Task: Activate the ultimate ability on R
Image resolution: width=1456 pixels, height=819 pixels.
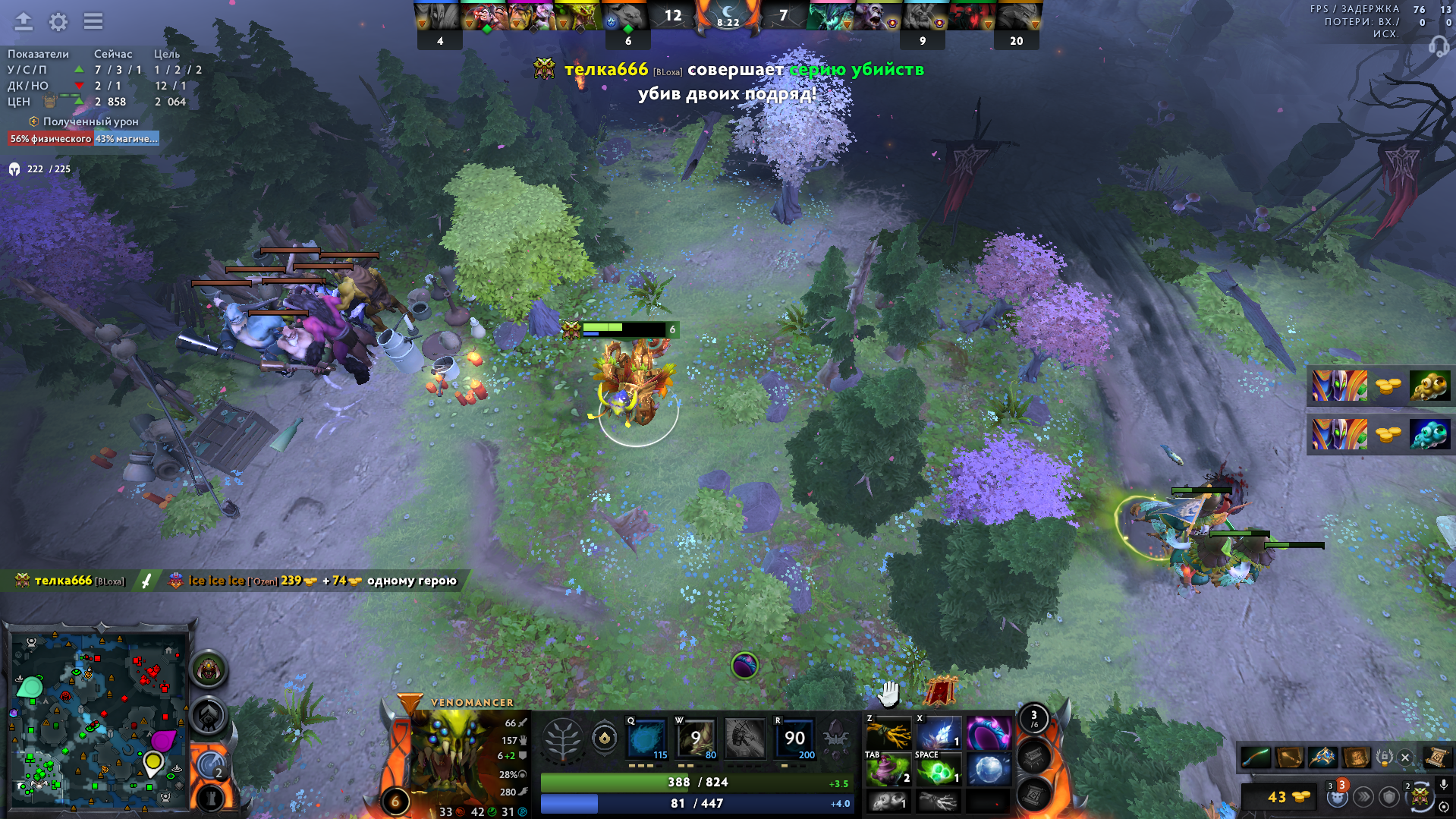Action: [x=794, y=738]
